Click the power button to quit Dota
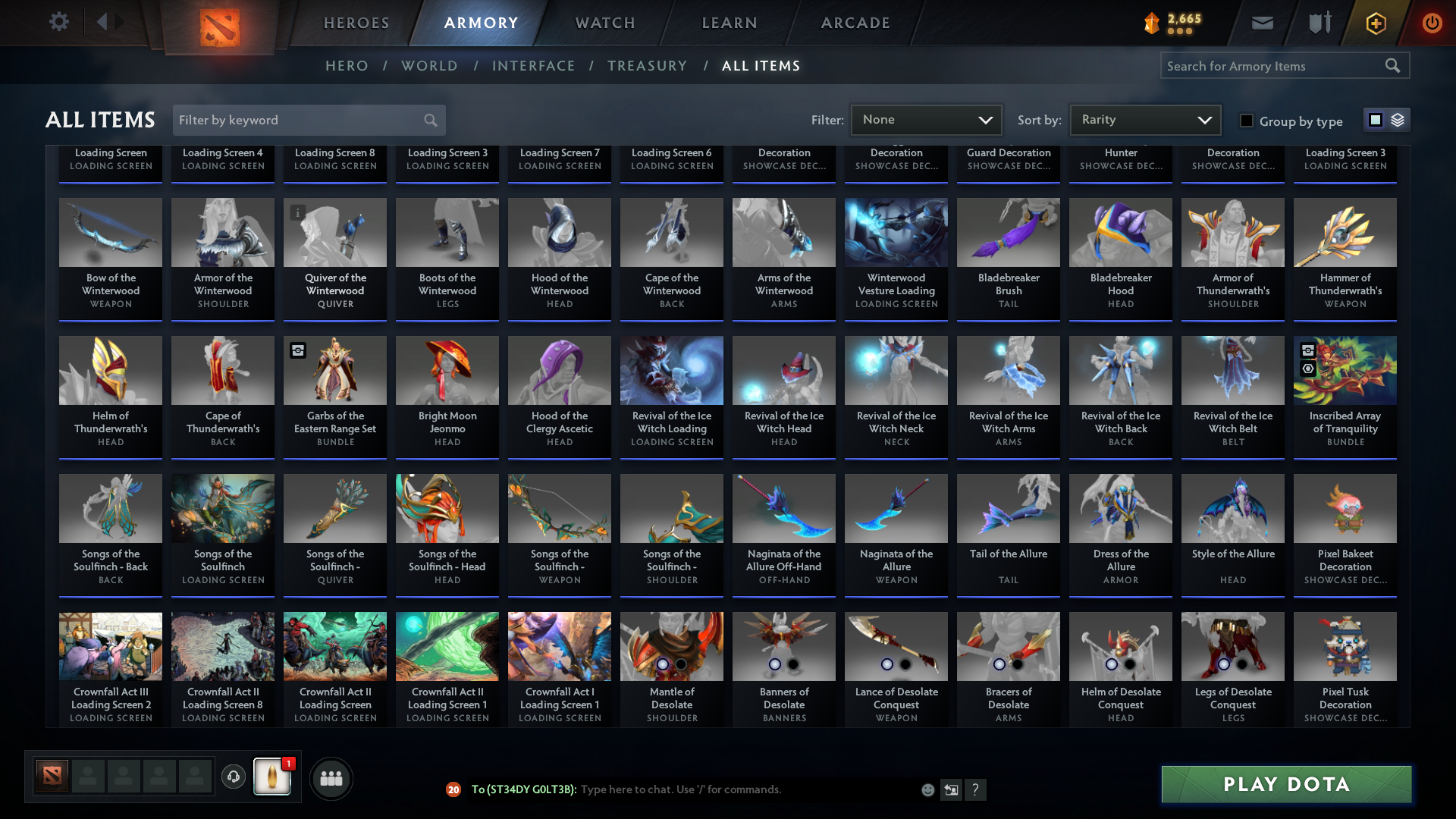 (1432, 23)
